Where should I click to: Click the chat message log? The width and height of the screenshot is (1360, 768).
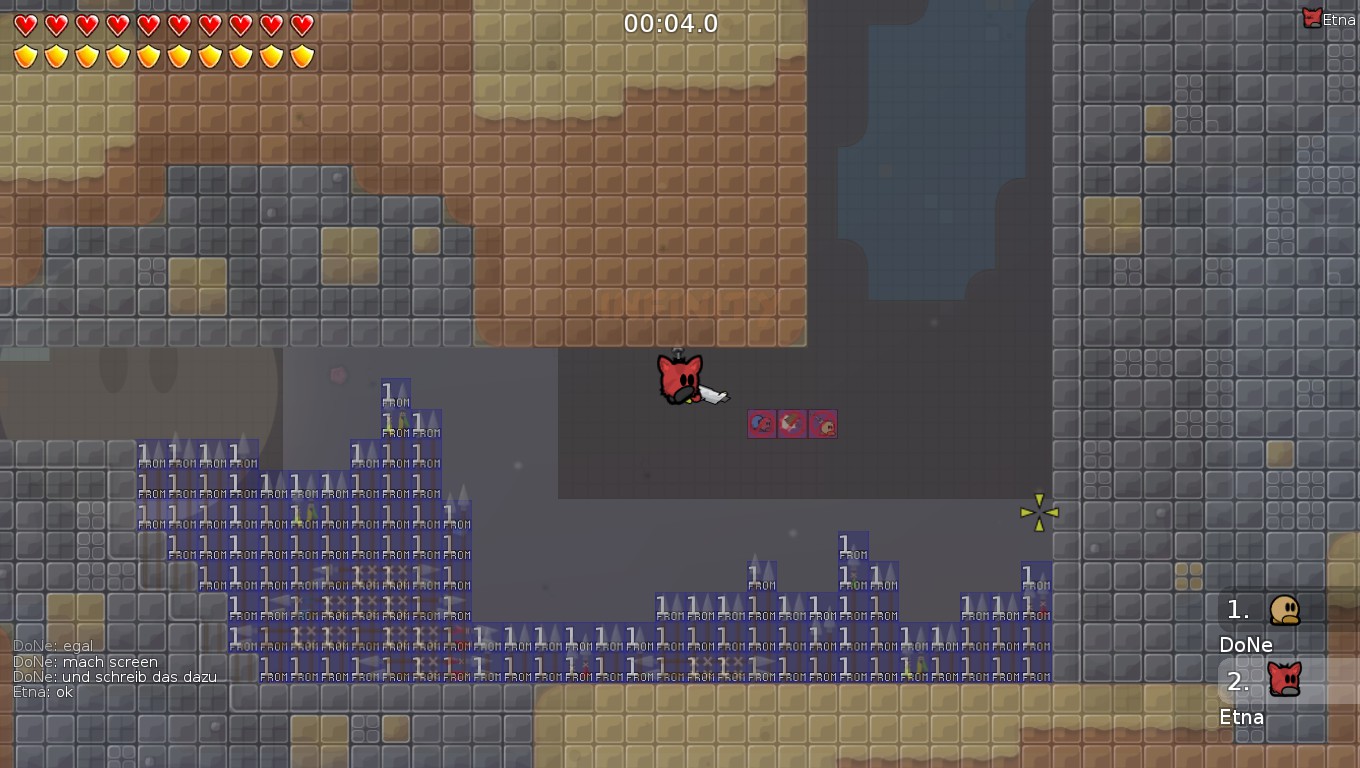(115, 669)
